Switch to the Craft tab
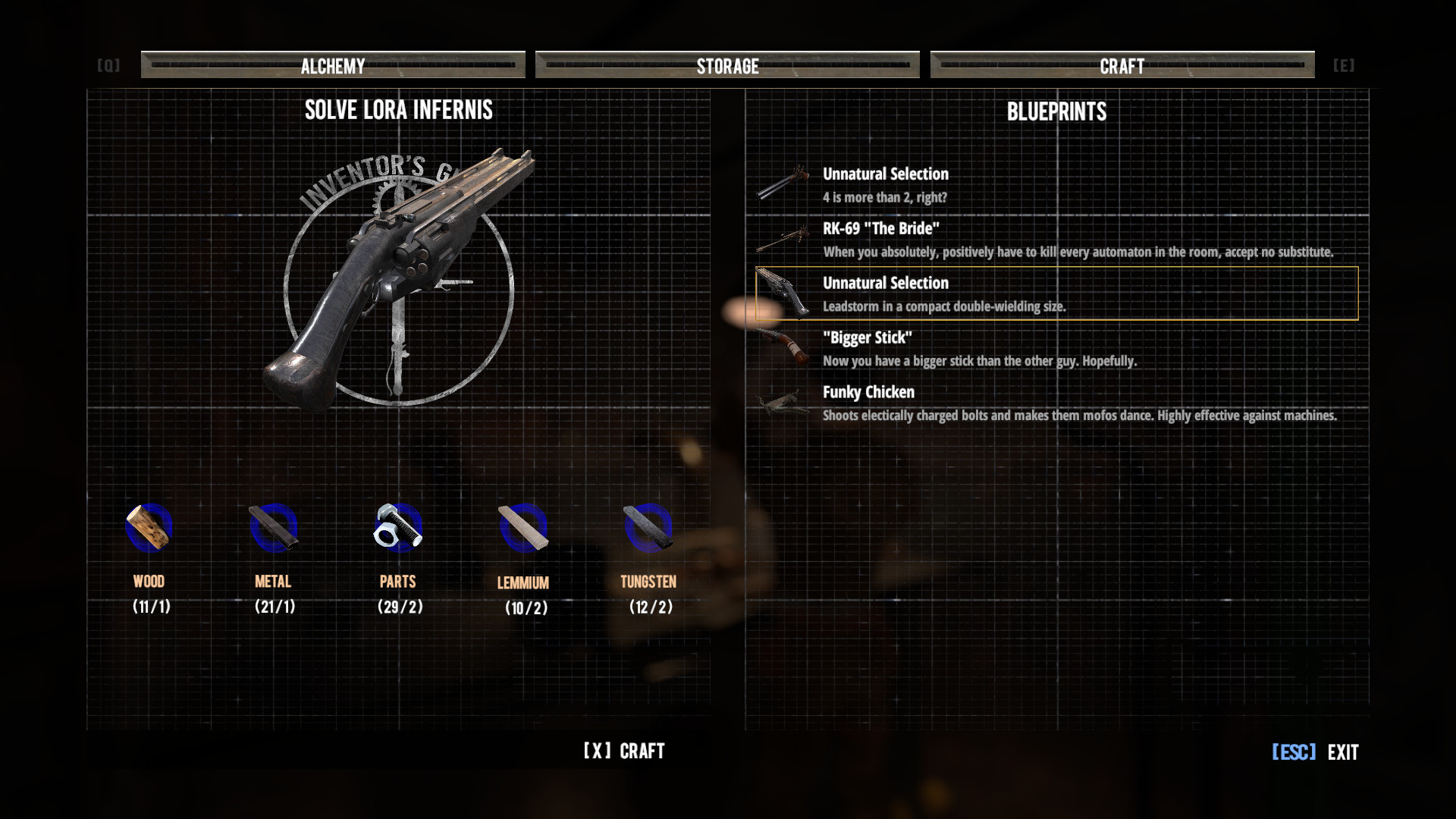The width and height of the screenshot is (1456, 819). pos(1122,66)
